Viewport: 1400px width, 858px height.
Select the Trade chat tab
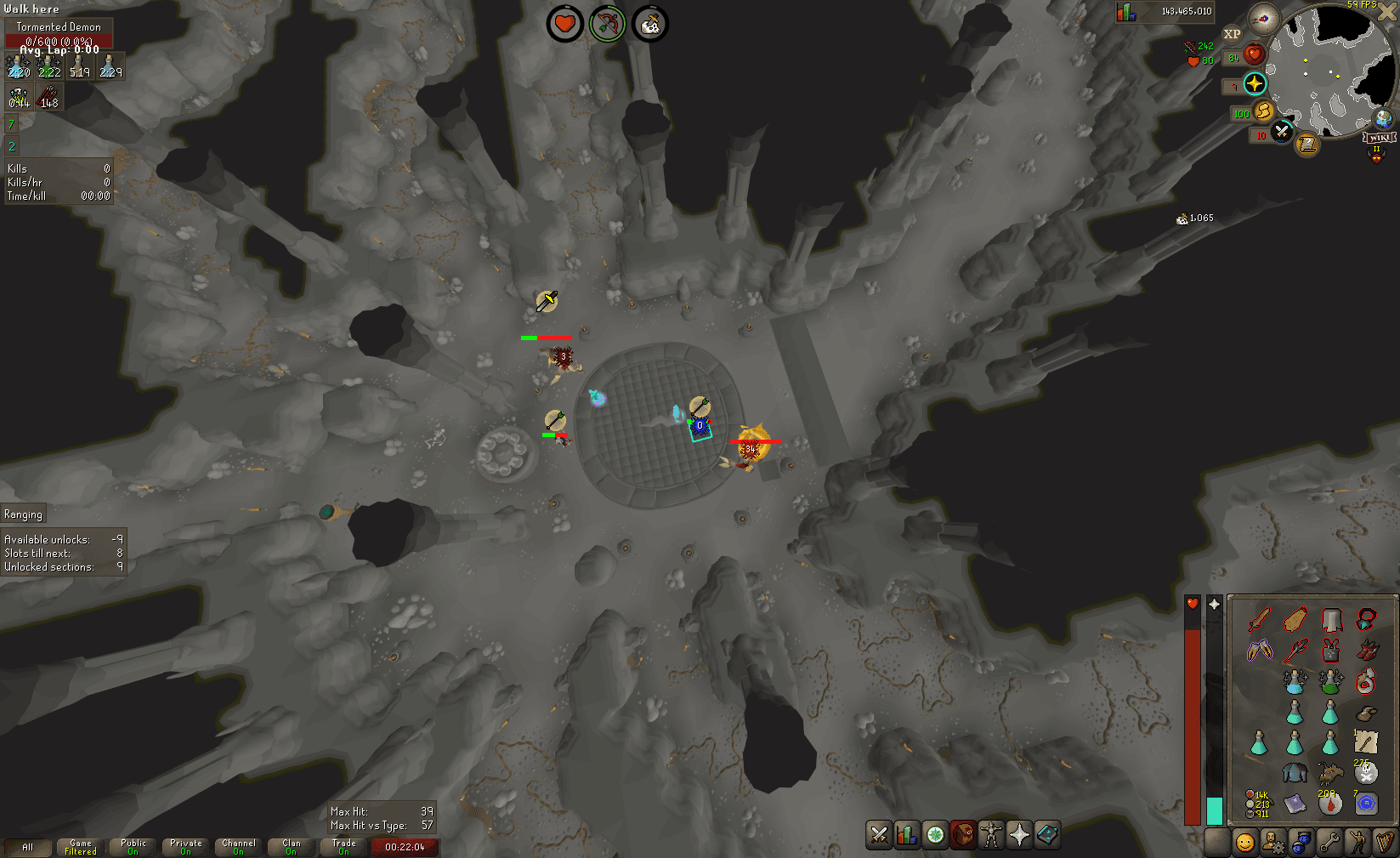pyautogui.click(x=344, y=847)
